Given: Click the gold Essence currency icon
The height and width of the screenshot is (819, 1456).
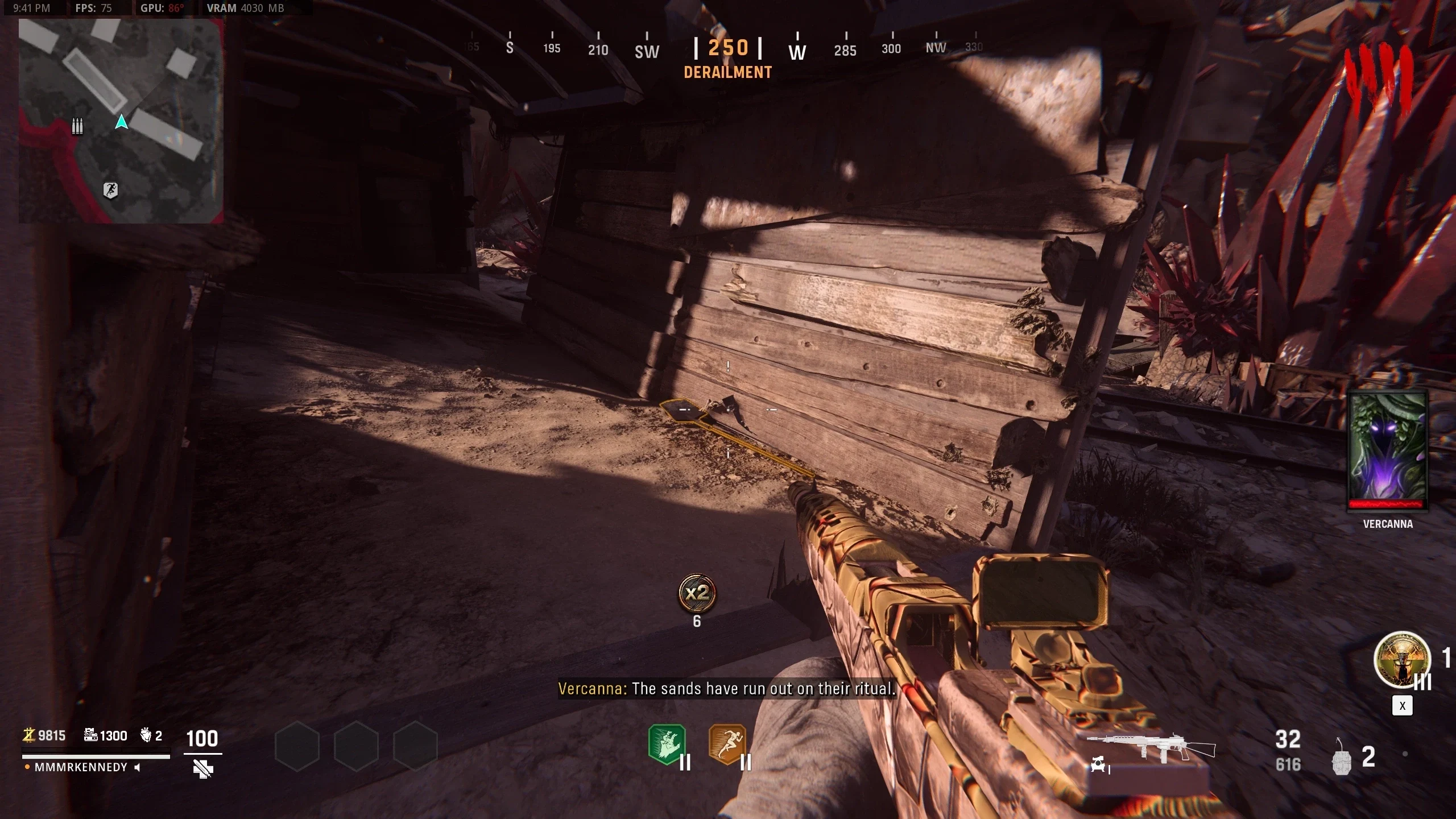Looking at the screenshot, I should (28, 735).
